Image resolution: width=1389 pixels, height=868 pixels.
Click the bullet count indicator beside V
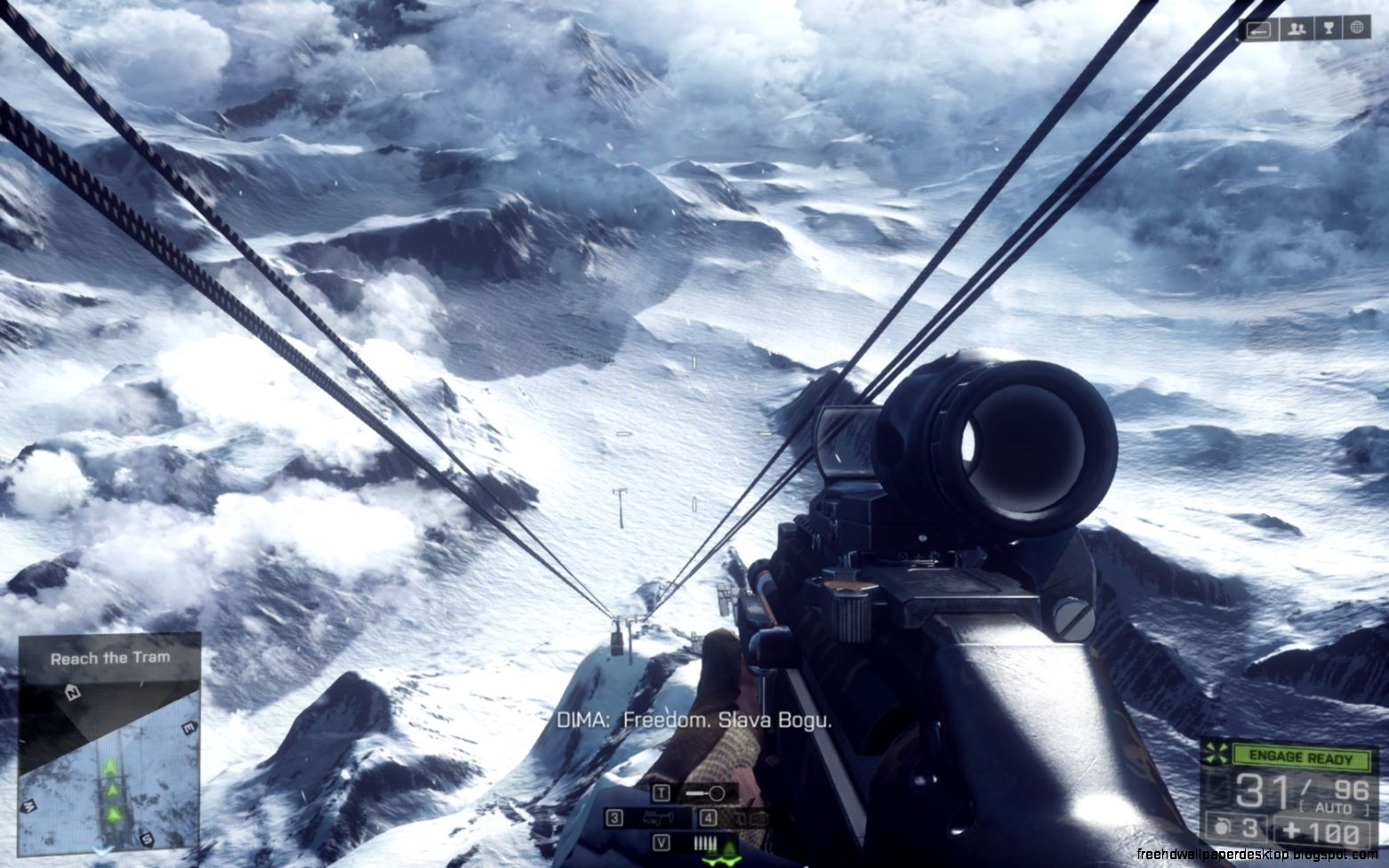click(x=705, y=842)
